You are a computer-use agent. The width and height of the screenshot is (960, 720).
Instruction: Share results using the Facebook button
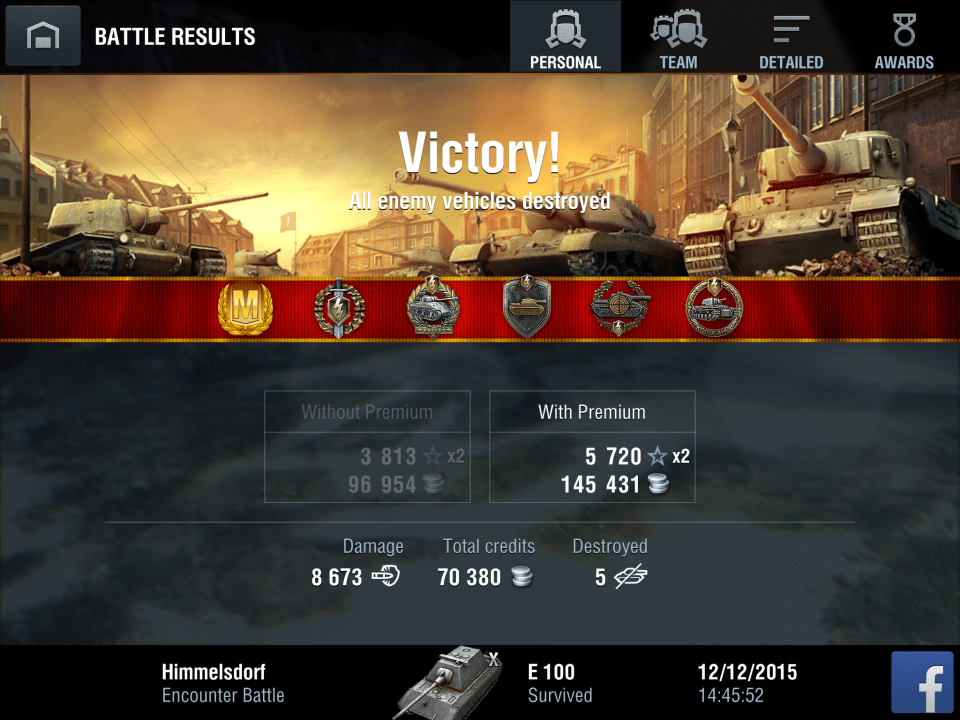pyautogui.click(x=922, y=682)
